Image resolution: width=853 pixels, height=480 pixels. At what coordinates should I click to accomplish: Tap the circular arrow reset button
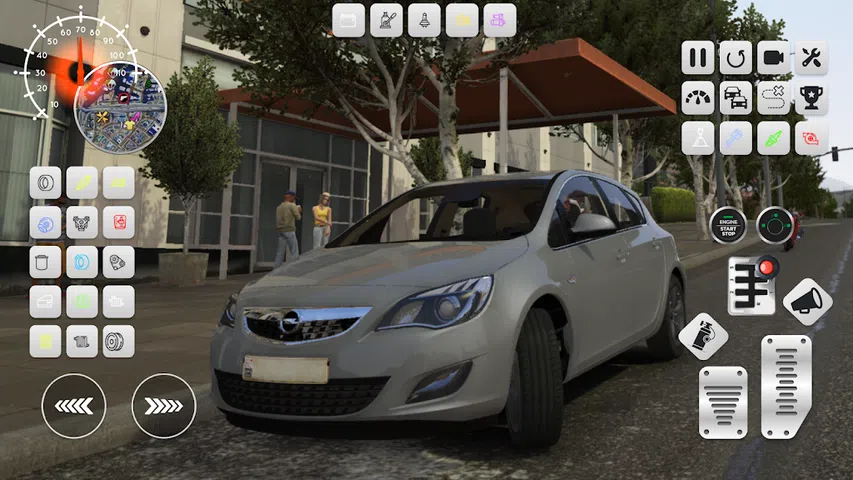pyautogui.click(x=736, y=57)
